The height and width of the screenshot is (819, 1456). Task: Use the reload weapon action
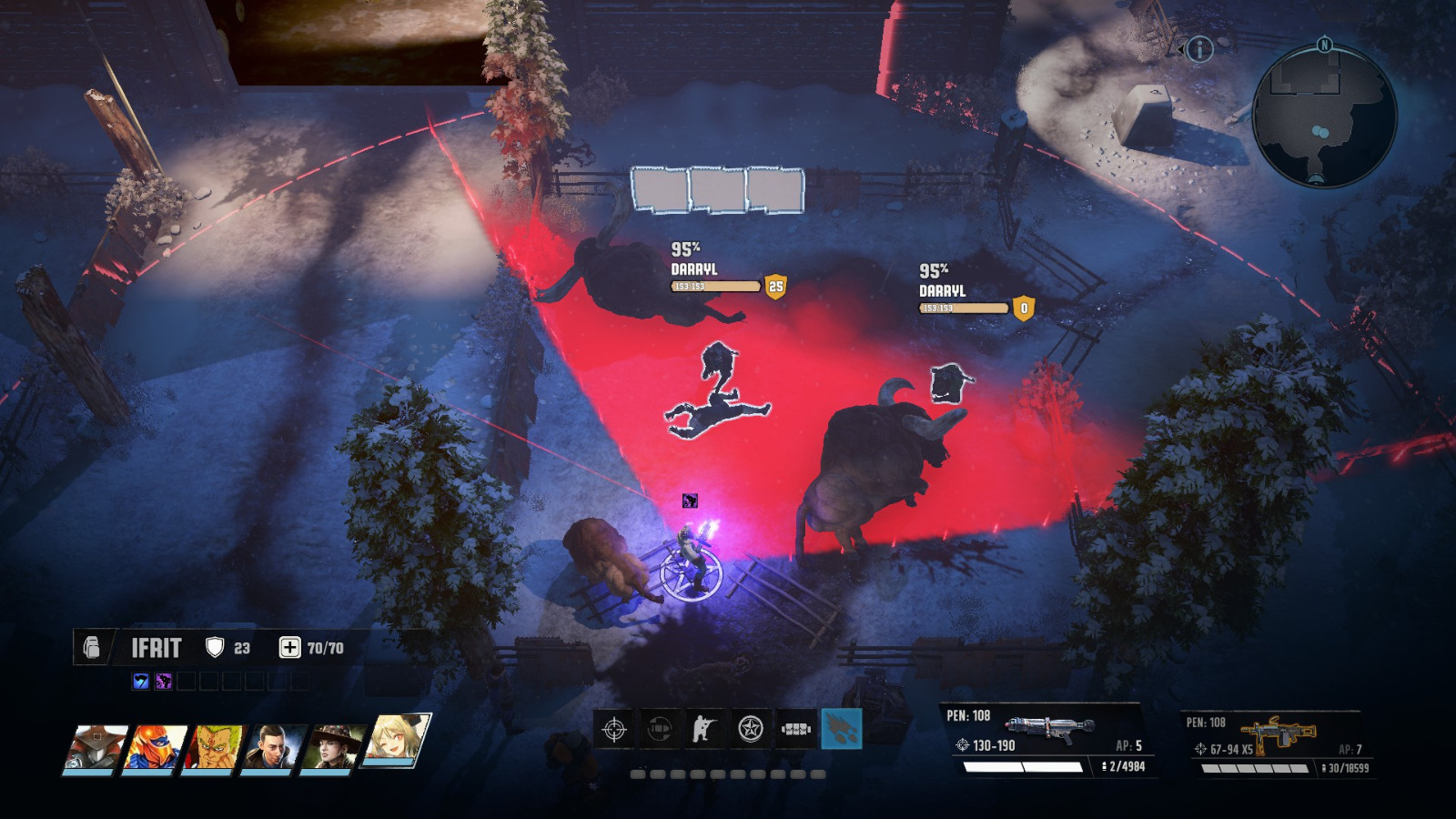click(660, 729)
